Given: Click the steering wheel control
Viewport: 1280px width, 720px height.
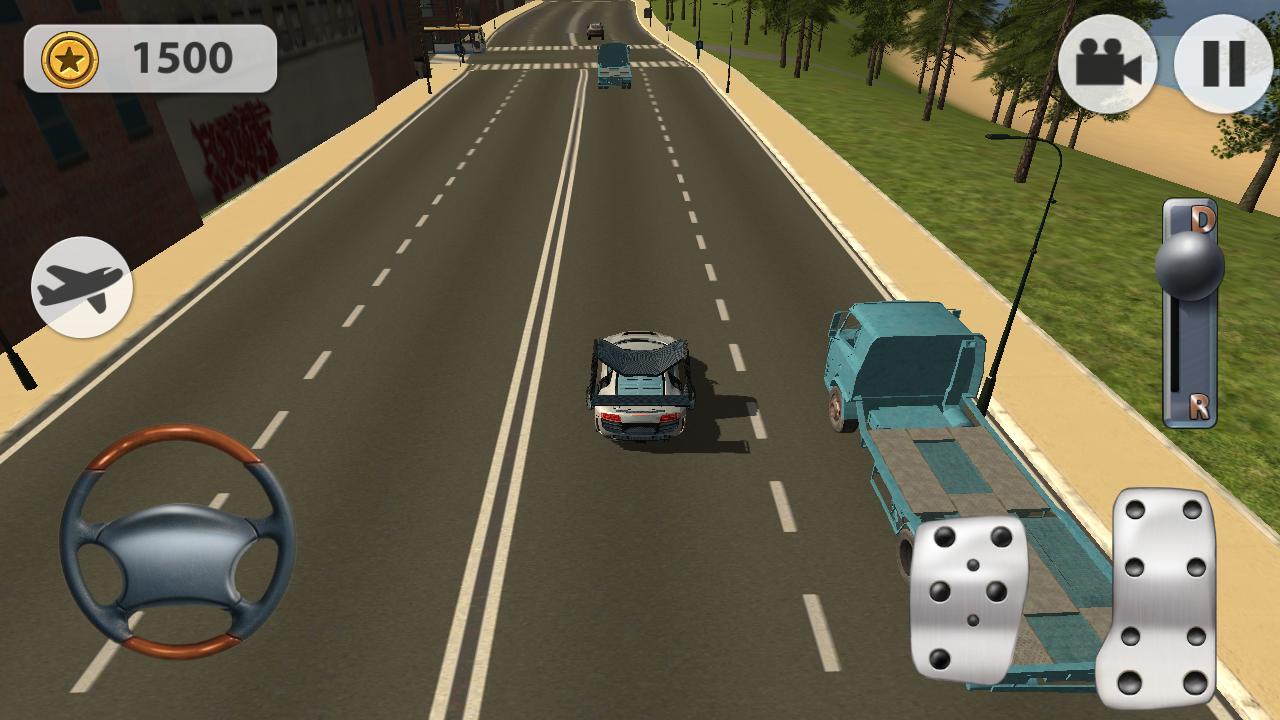Looking at the screenshot, I should 177,541.
